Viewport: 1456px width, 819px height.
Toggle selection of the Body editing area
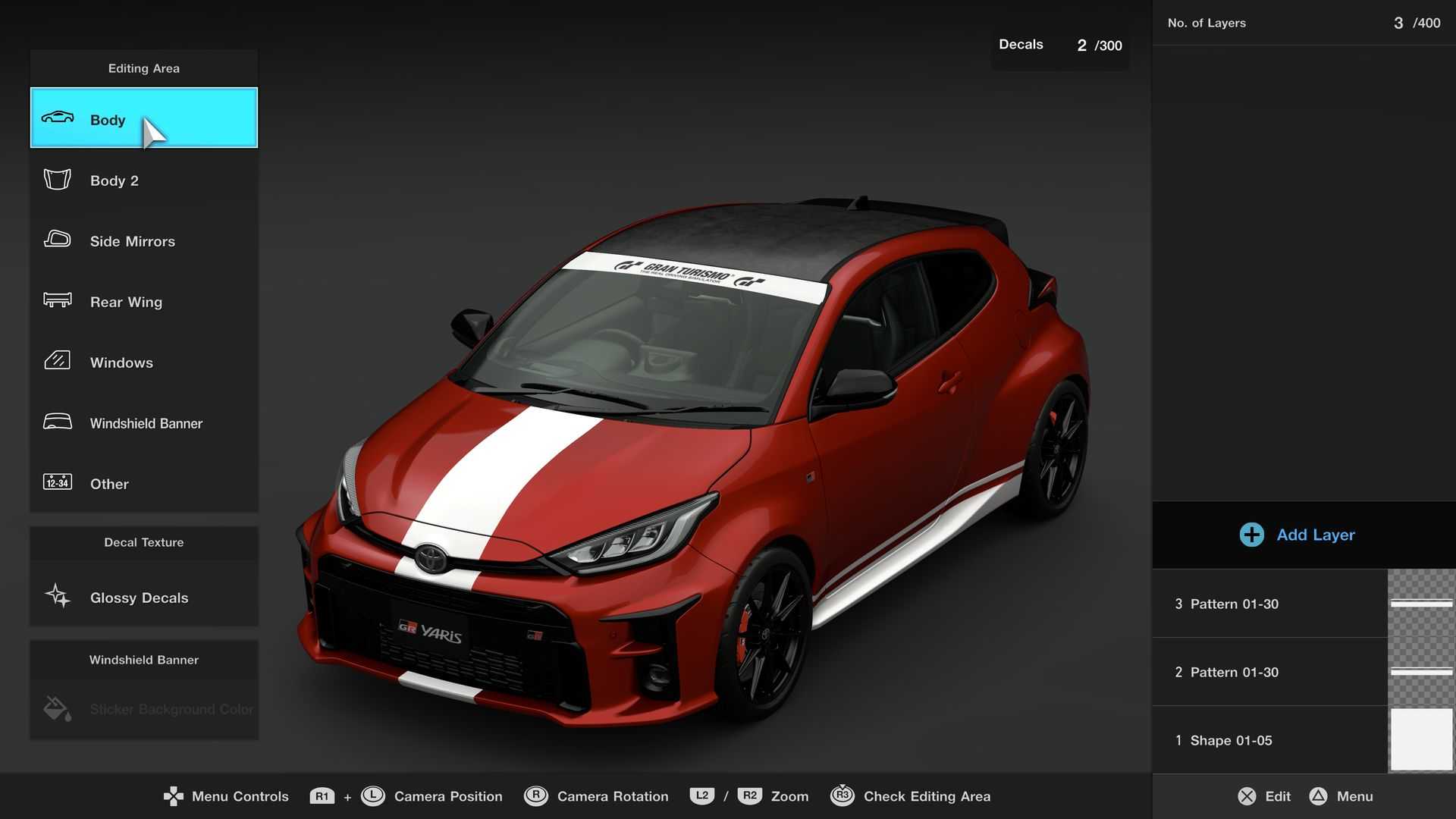click(144, 119)
